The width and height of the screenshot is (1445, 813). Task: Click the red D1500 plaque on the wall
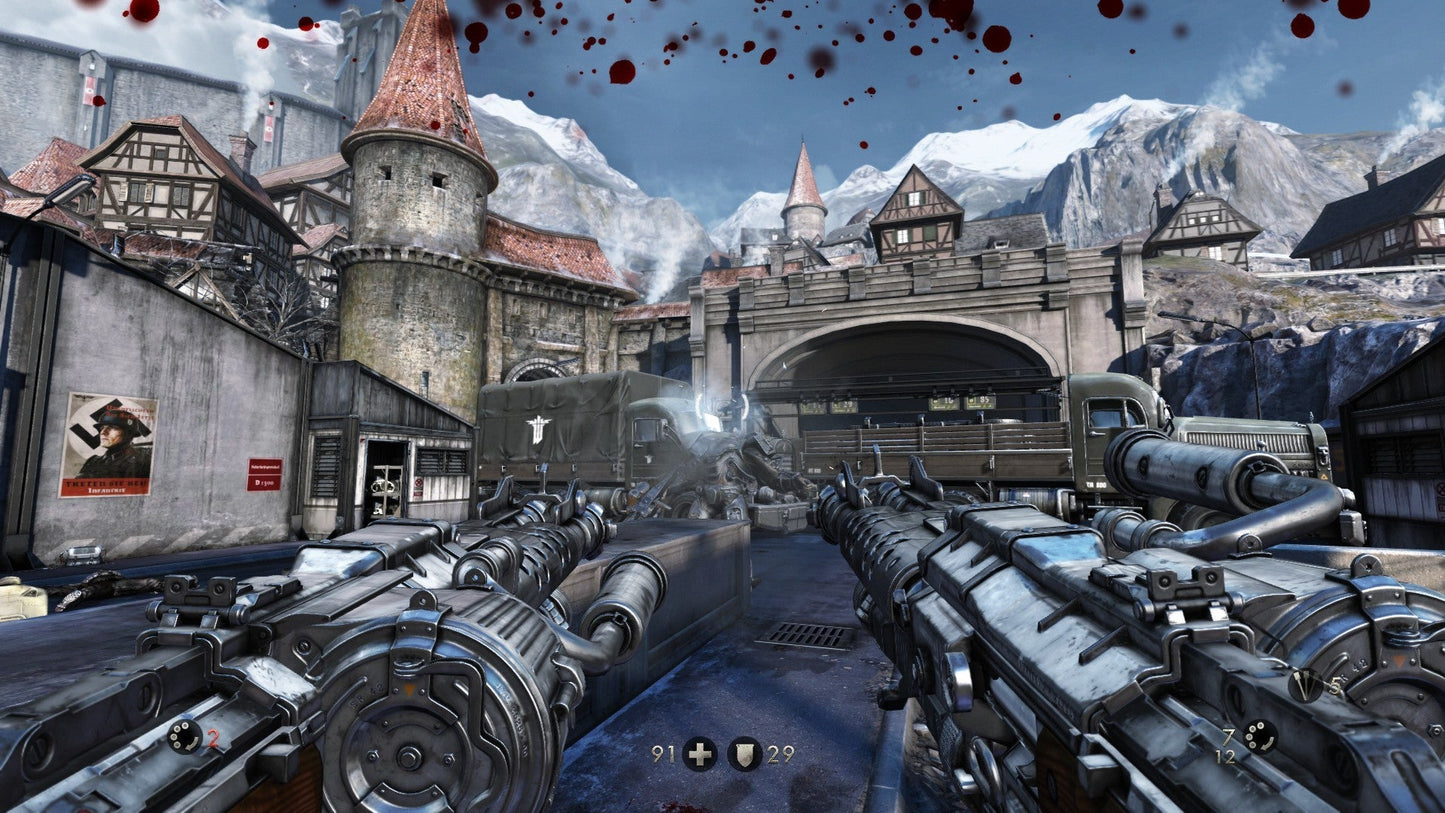point(262,476)
